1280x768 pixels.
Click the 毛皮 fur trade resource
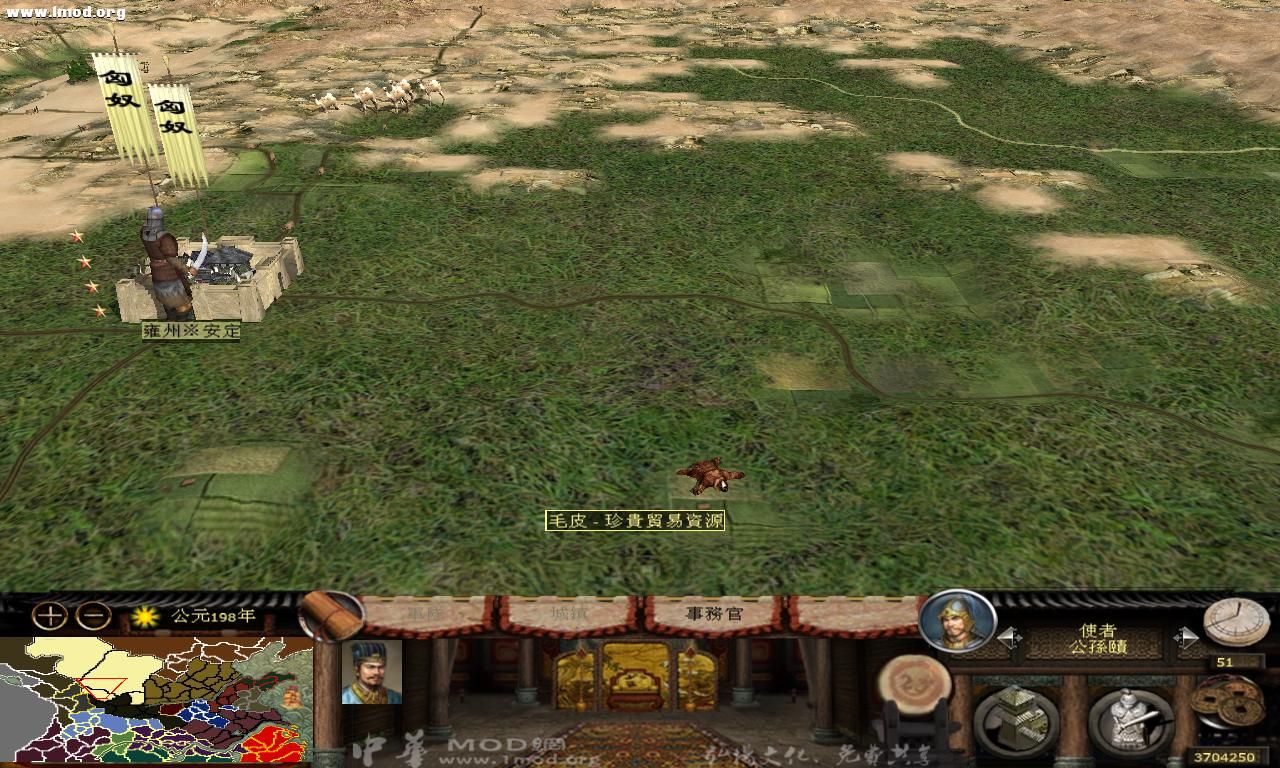707,477
